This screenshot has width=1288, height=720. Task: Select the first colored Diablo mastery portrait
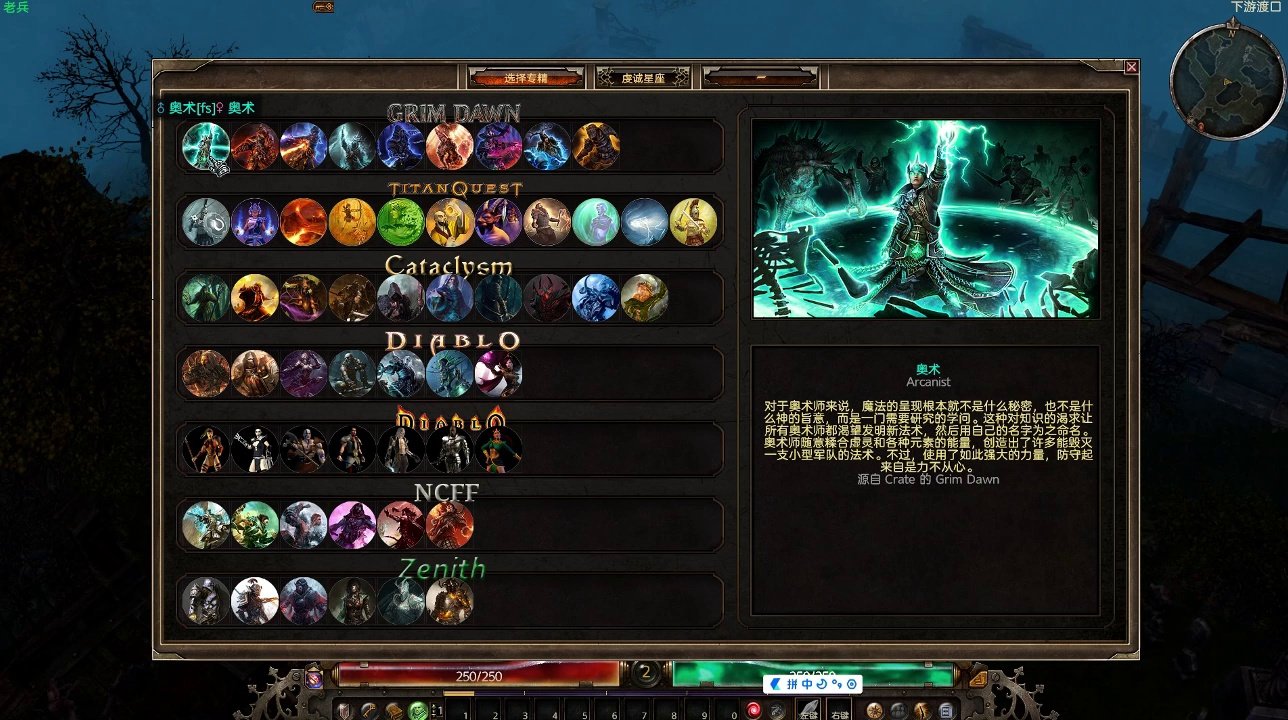206,371
